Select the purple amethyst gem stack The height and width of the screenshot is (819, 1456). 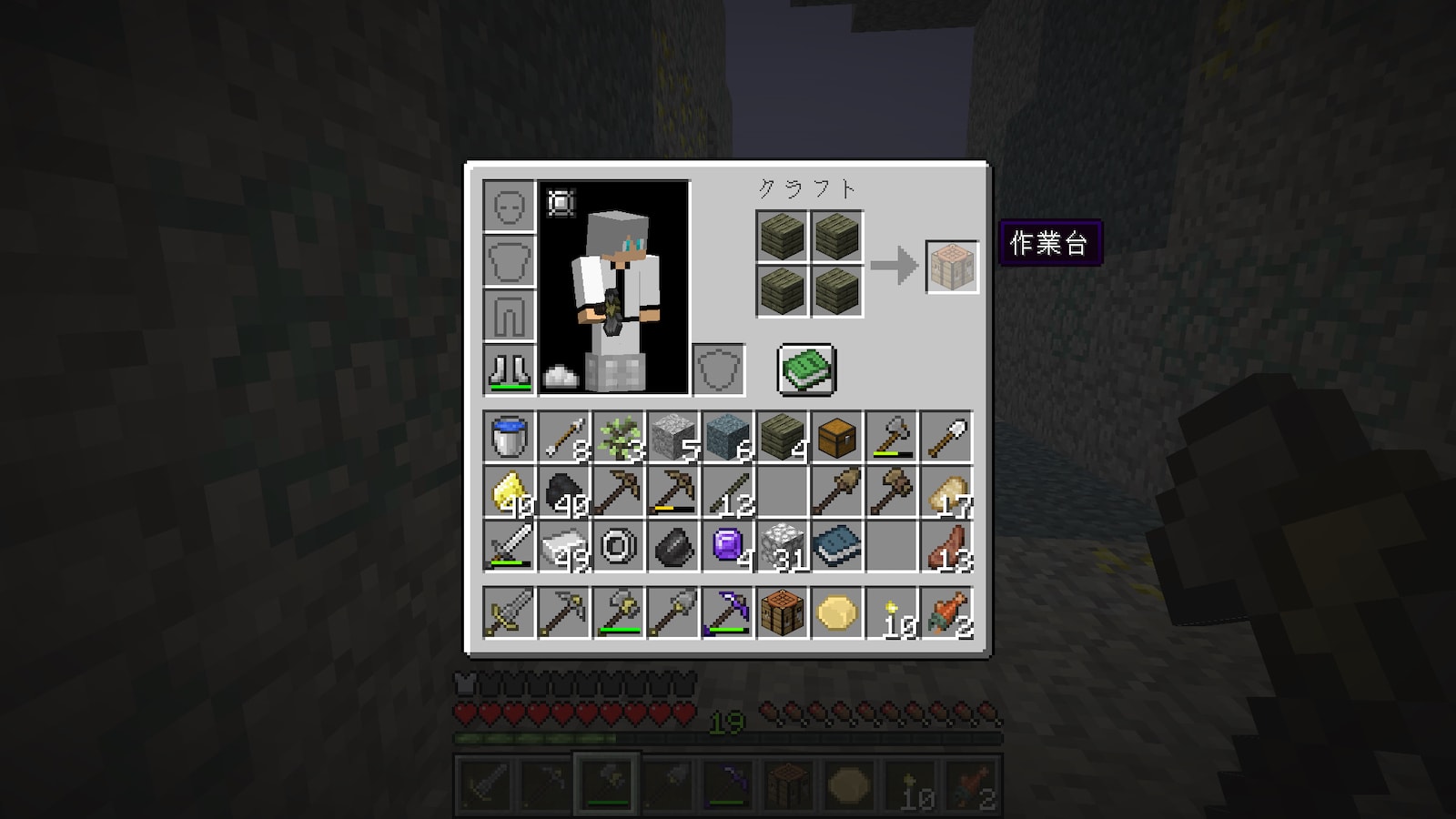coord(728,547)
